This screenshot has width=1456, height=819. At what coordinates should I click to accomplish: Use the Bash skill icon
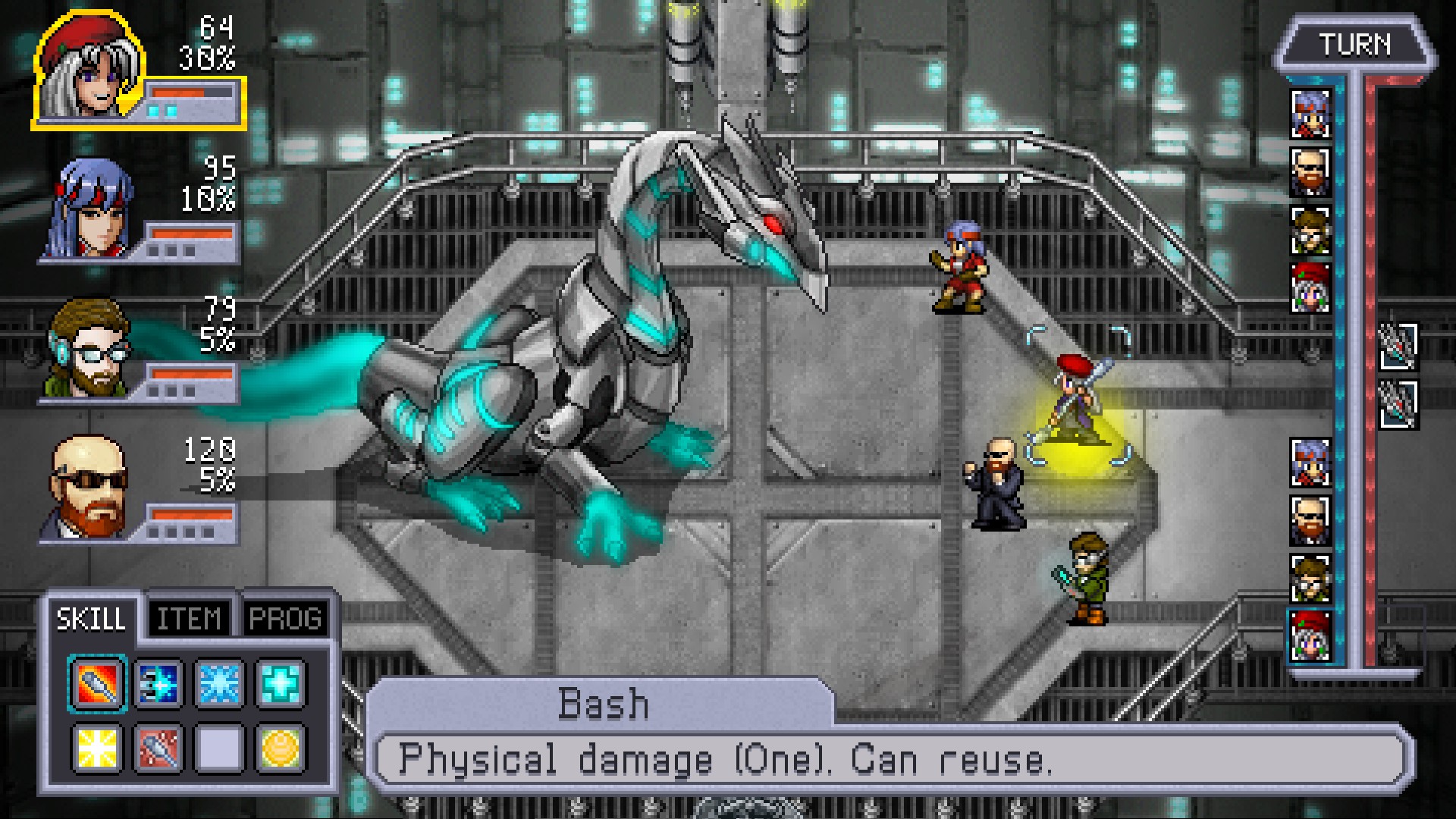coord(98,684)
